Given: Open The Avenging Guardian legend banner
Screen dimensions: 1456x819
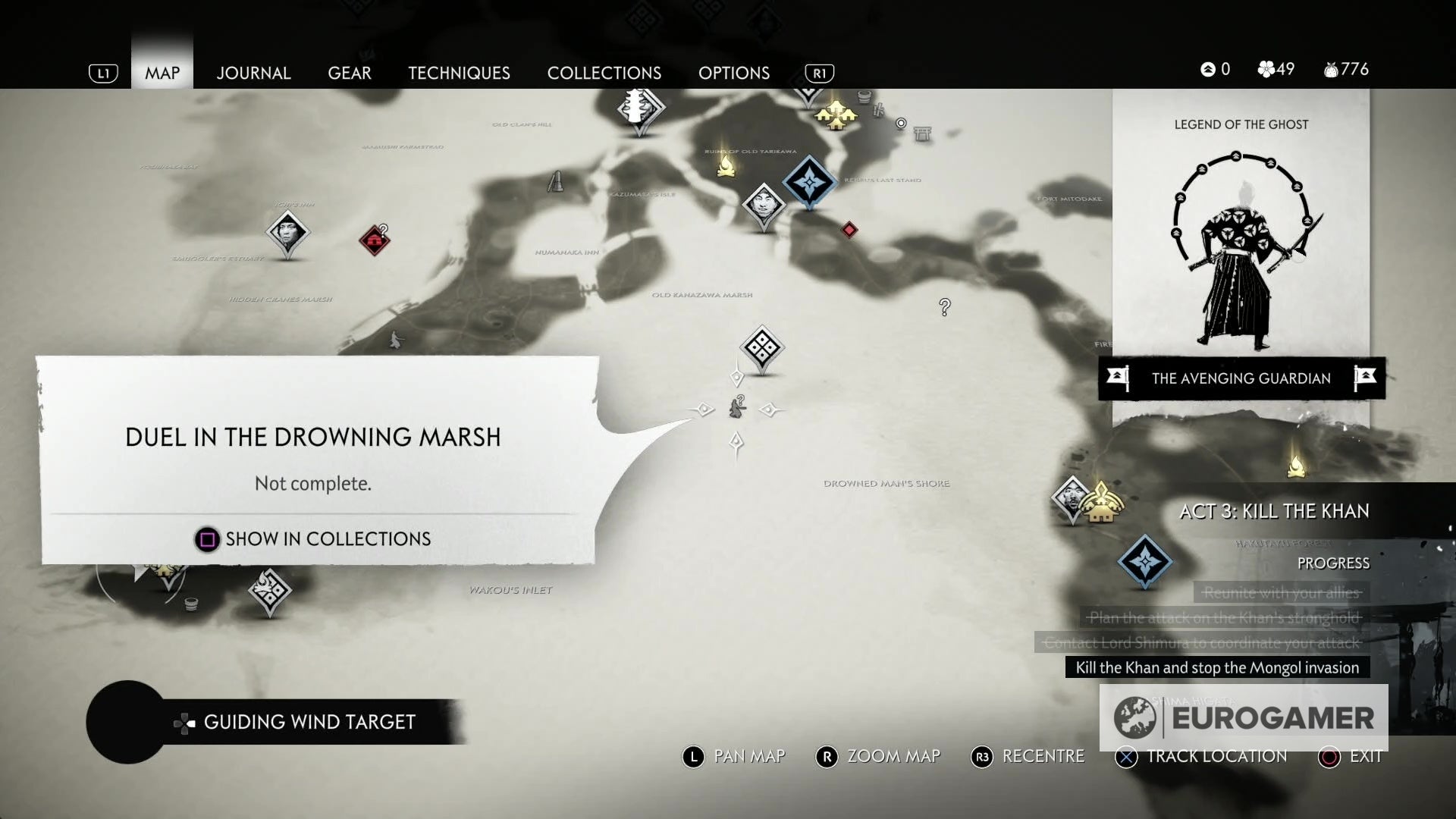Looking at the screenshot, I should coord(1241,378).
